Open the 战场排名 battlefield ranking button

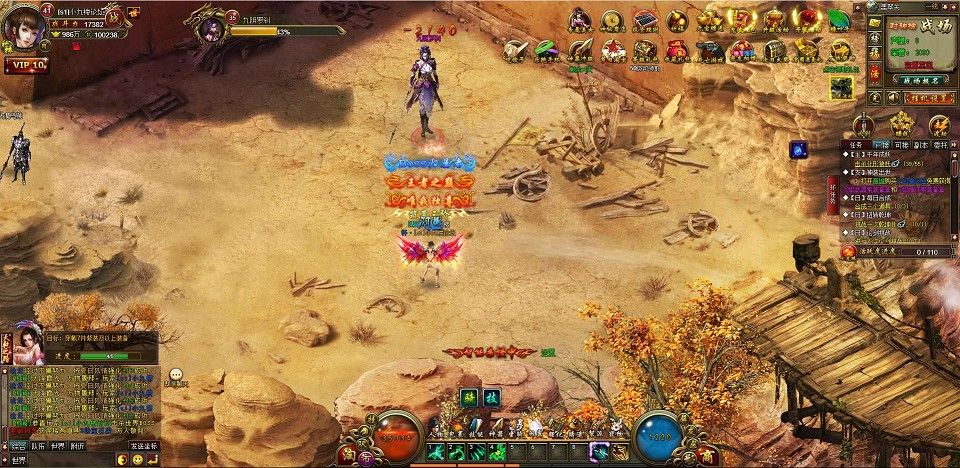901,76
